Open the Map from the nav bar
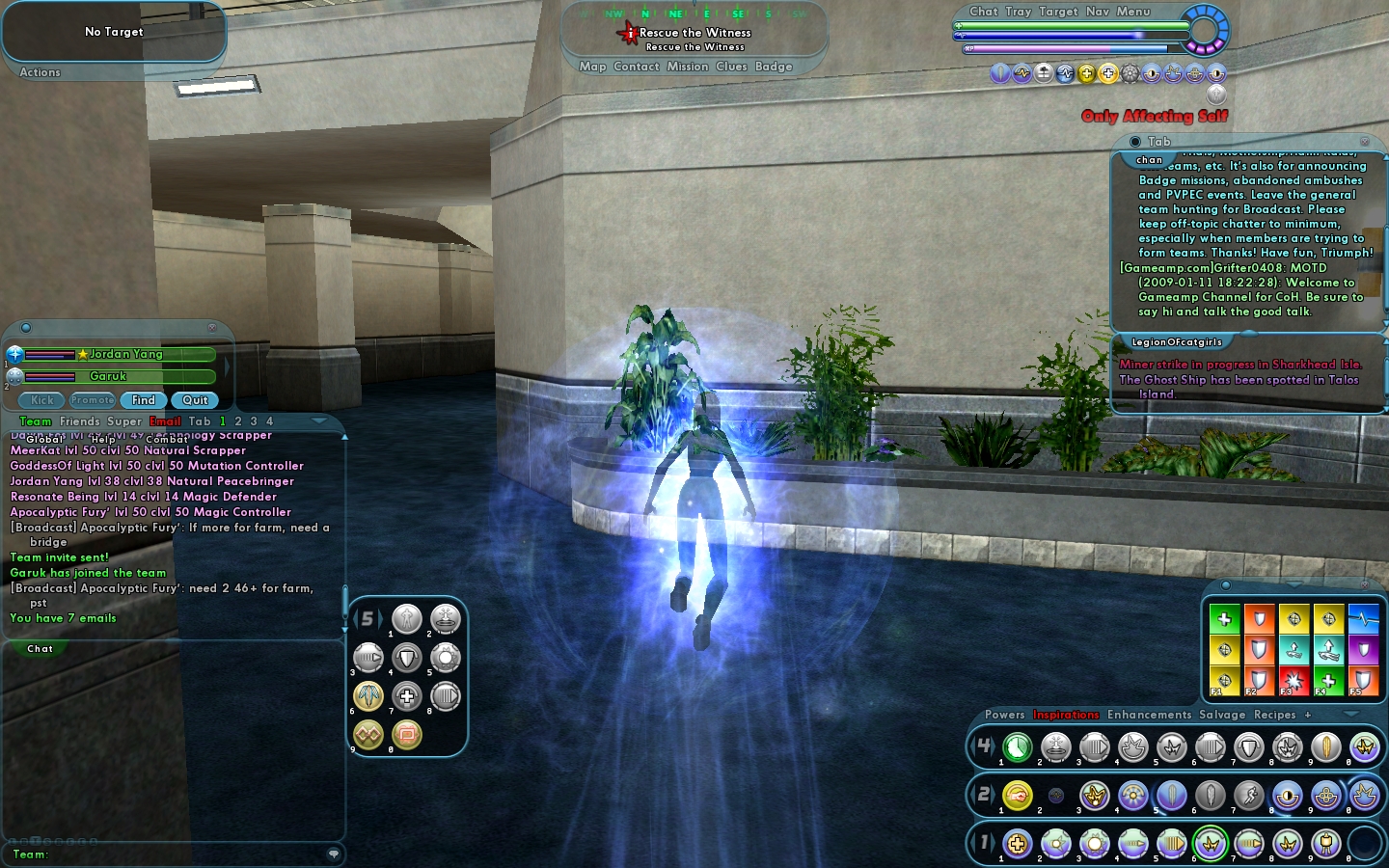The height and width of the screenshot is (868, 1389). tap(592, 67)
